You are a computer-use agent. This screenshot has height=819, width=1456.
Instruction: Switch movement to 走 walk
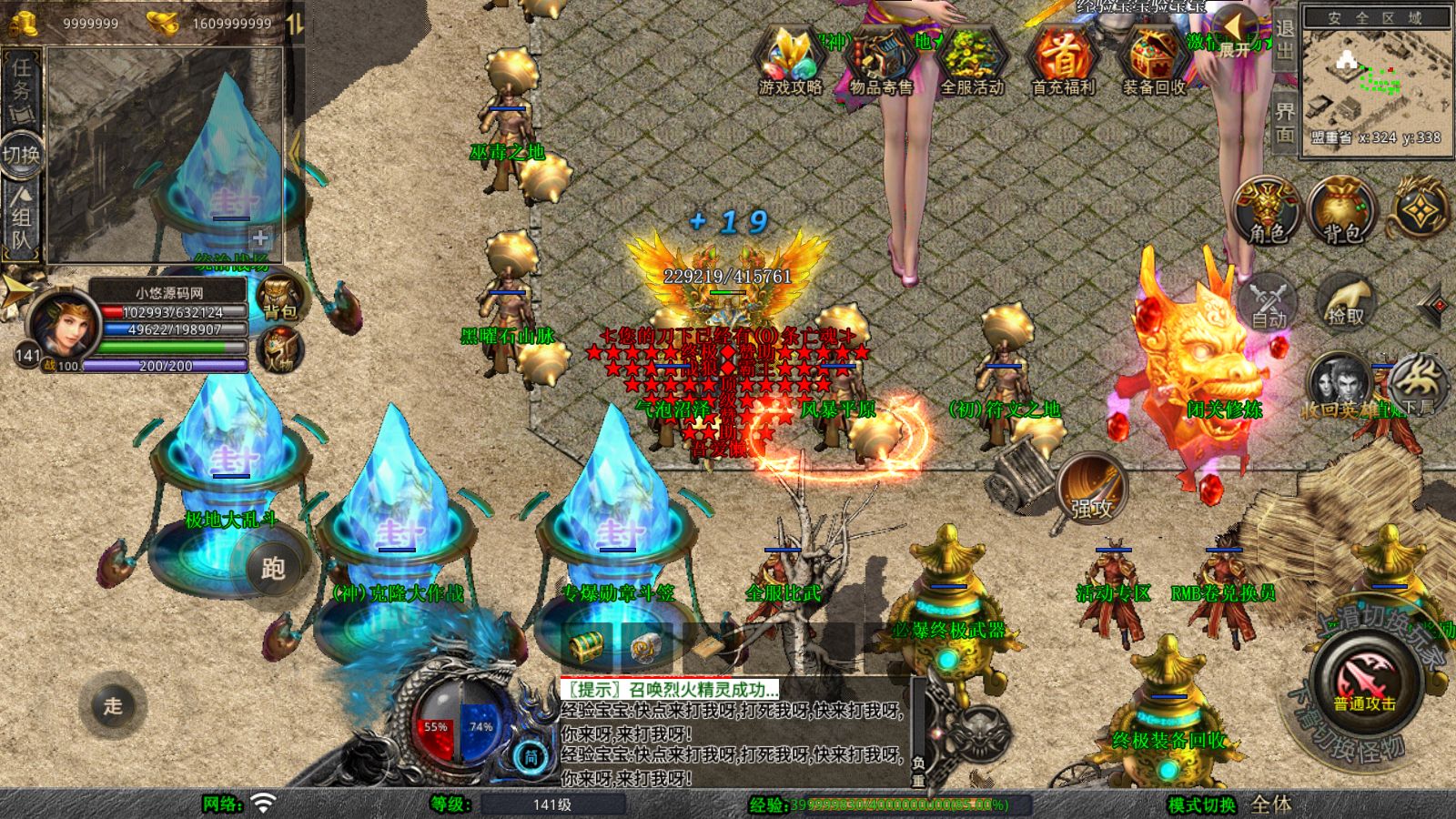pyautogui.click(x=113, y=705)
